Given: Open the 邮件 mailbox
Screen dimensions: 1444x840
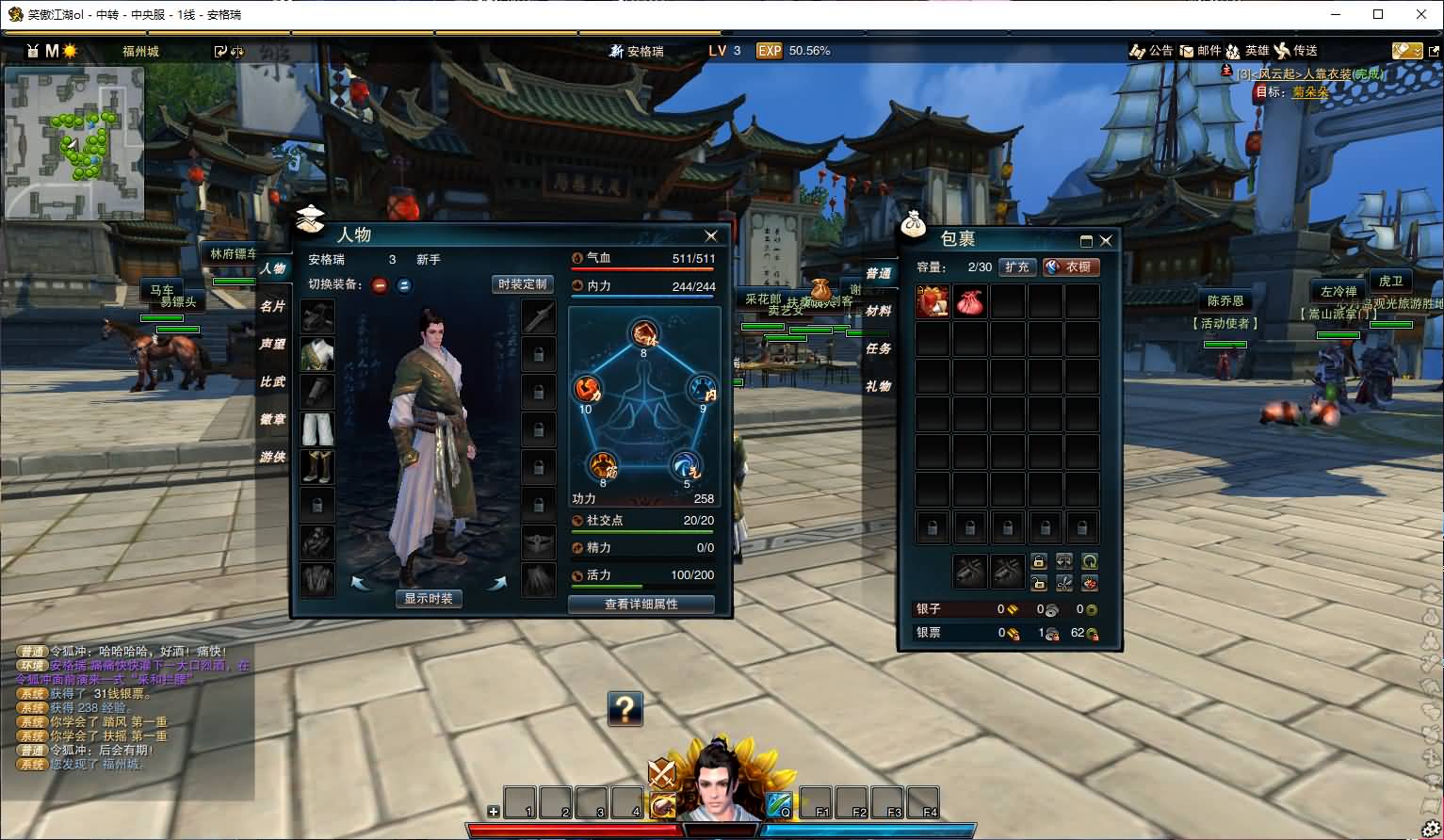Looking at the screenshot, I should coord(1200,51).
